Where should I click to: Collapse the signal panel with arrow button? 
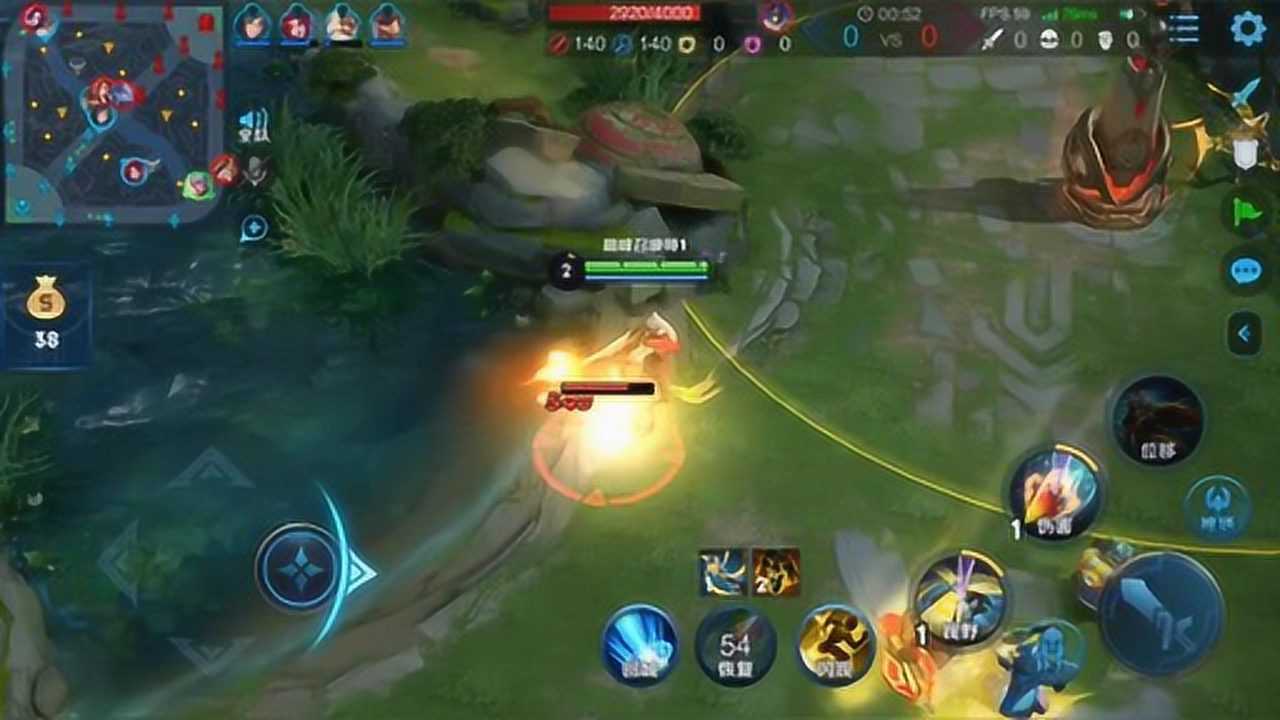point(1244,333)
